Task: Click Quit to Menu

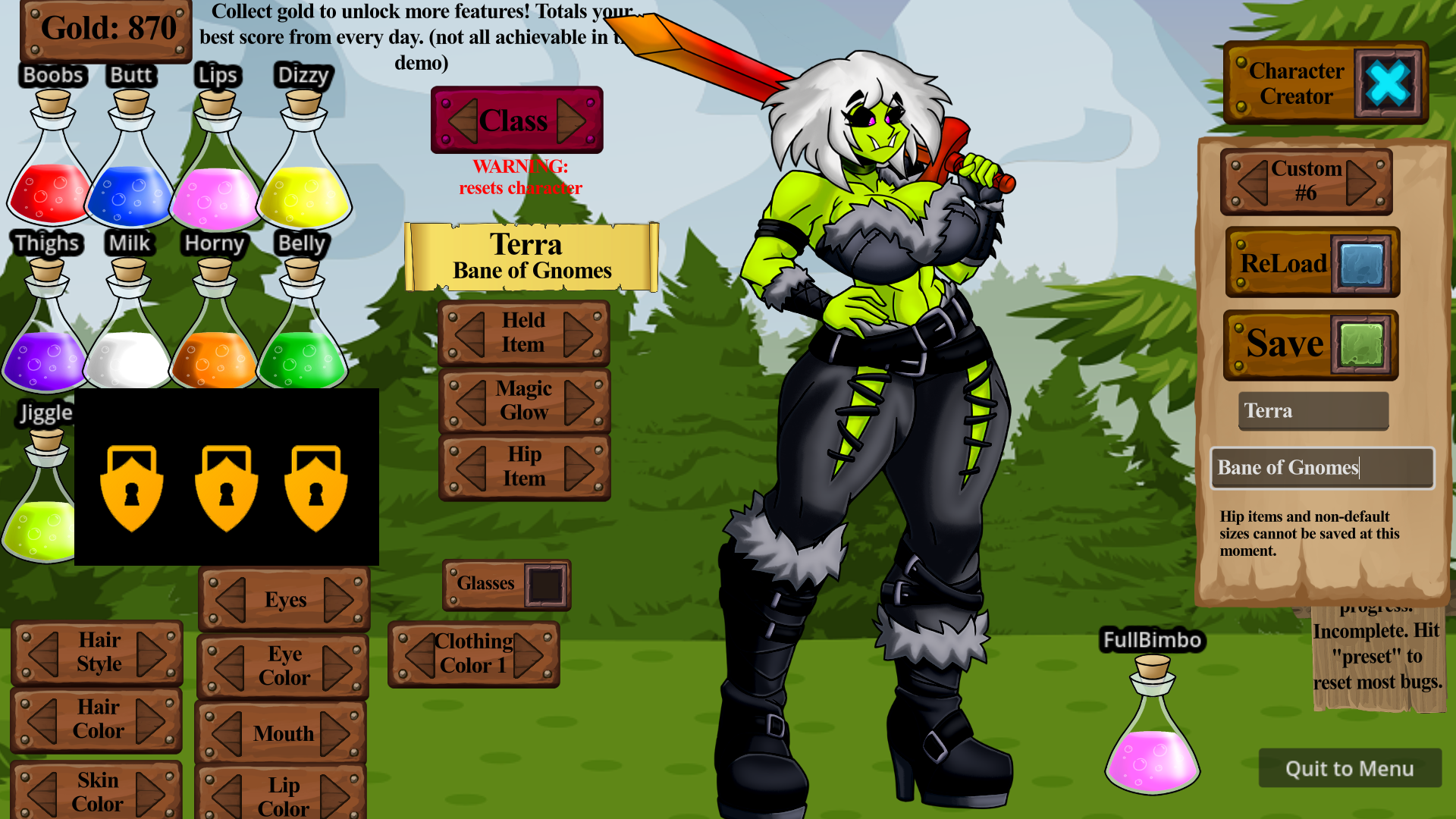Action: (1351, 768)
